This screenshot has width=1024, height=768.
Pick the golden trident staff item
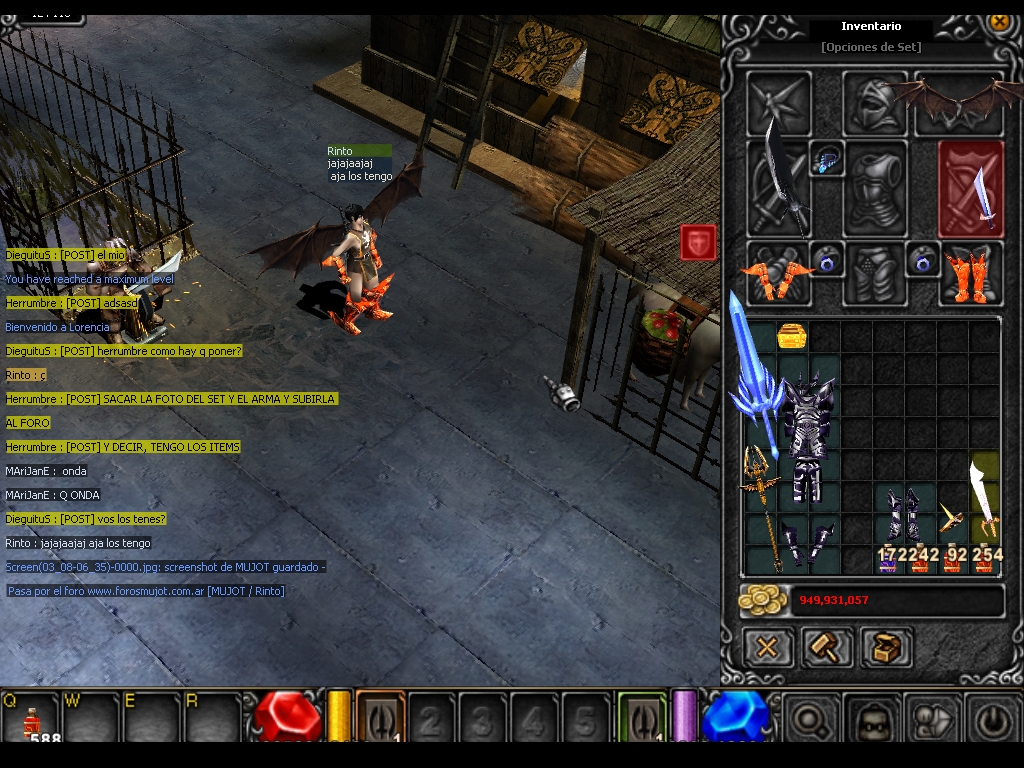click(x=760, y=505)
